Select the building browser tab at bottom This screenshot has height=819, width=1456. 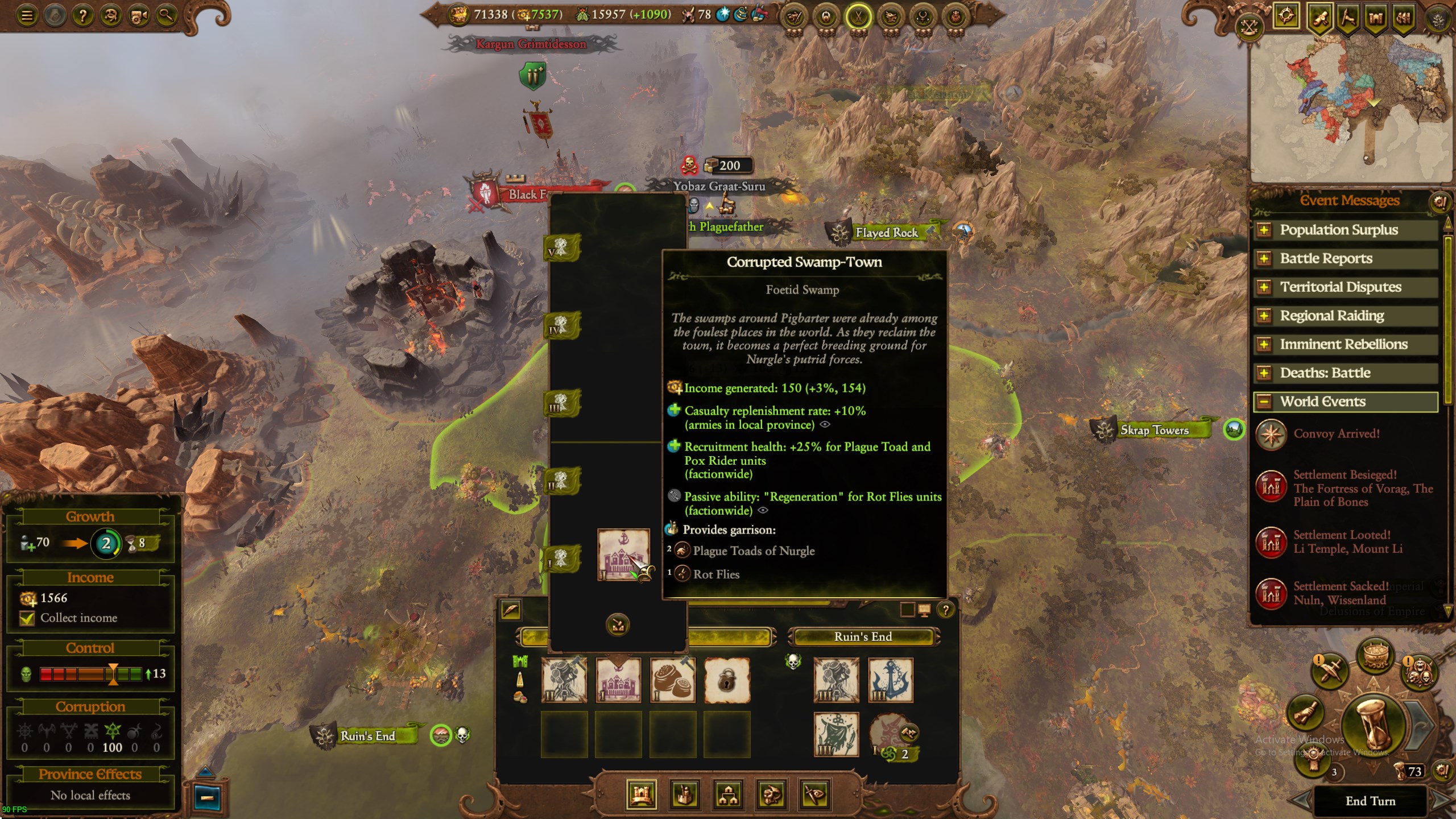tap(685, 795)
